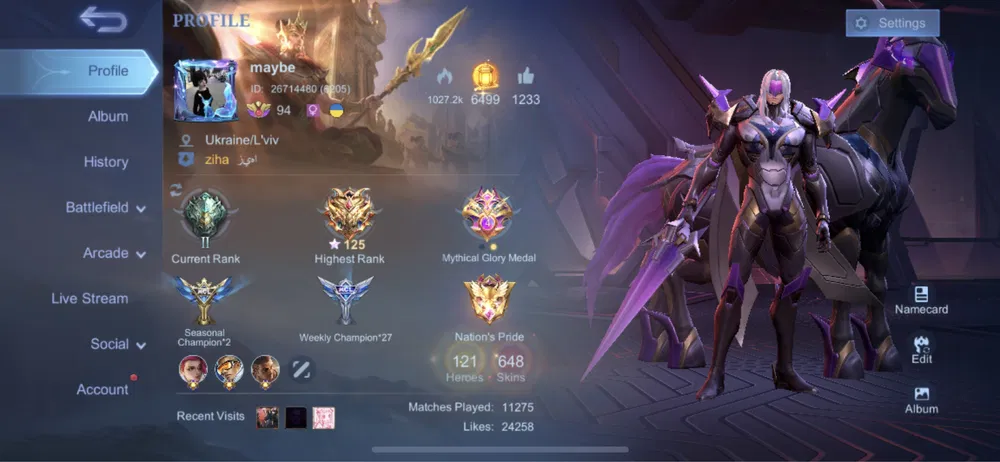Open the Heroes count
The height and width of the screenshot is (462, 1000).
pos(465,366)
